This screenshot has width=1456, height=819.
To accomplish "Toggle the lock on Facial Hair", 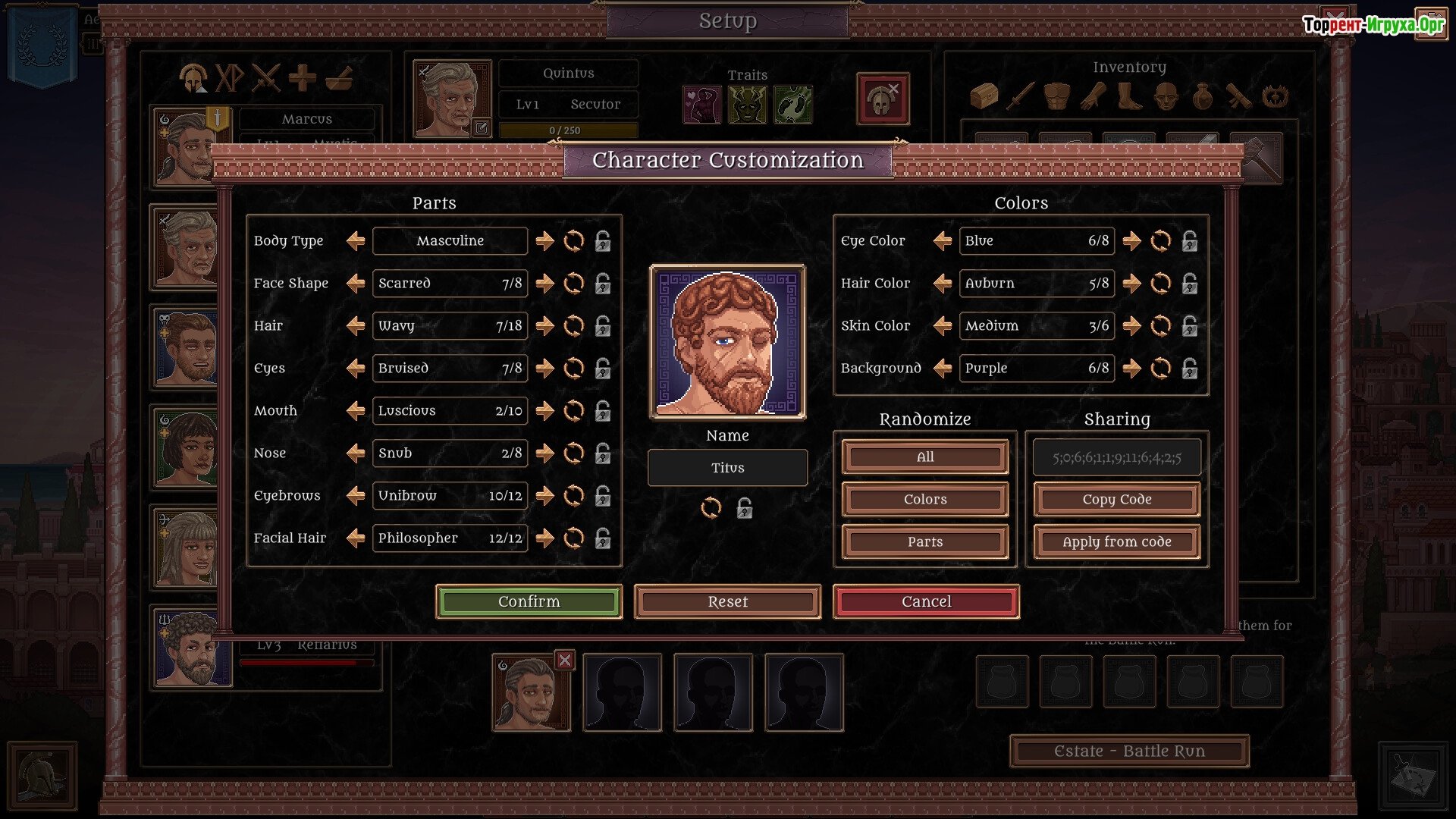I will pos(603,538).
